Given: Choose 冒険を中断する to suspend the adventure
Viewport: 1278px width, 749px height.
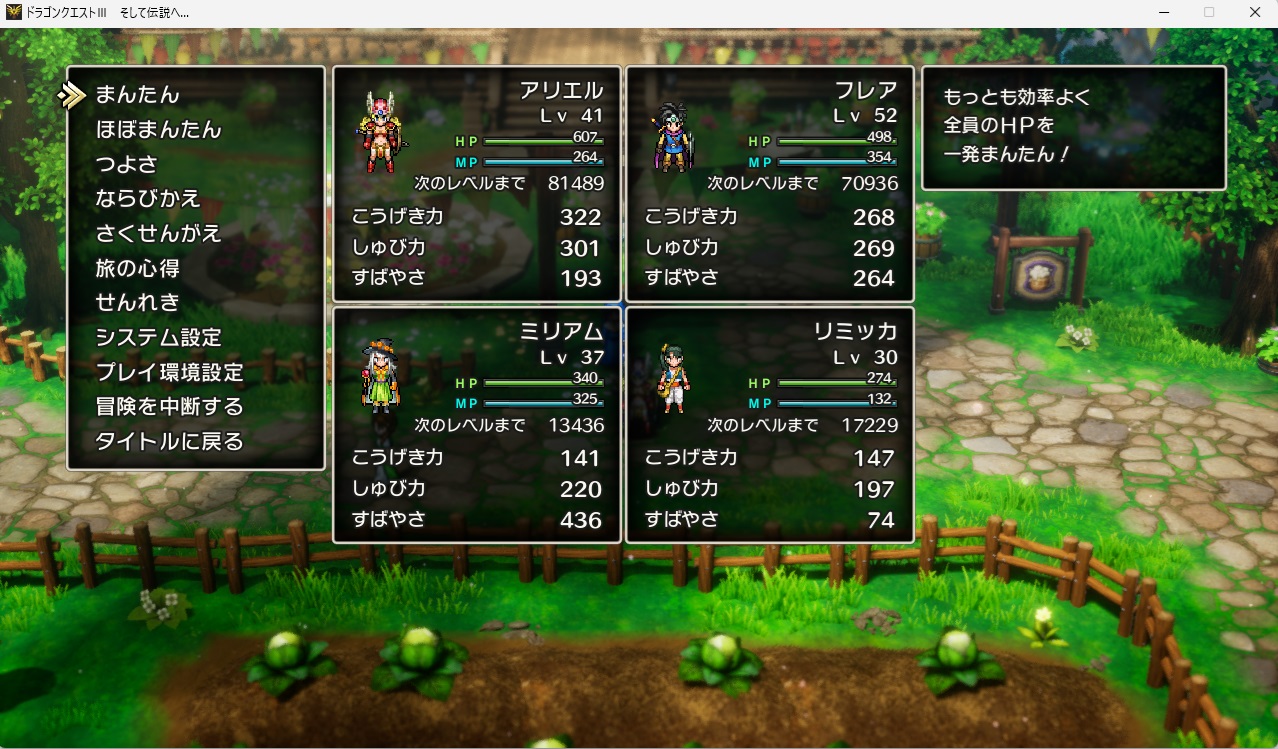Looking at the screenshot, I should click(169, 407).
